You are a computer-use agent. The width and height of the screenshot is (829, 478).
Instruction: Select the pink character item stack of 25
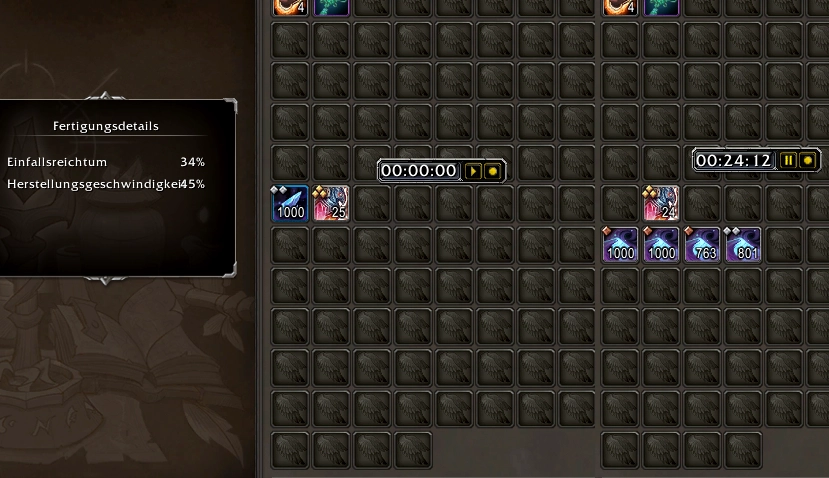pos(331,203)
